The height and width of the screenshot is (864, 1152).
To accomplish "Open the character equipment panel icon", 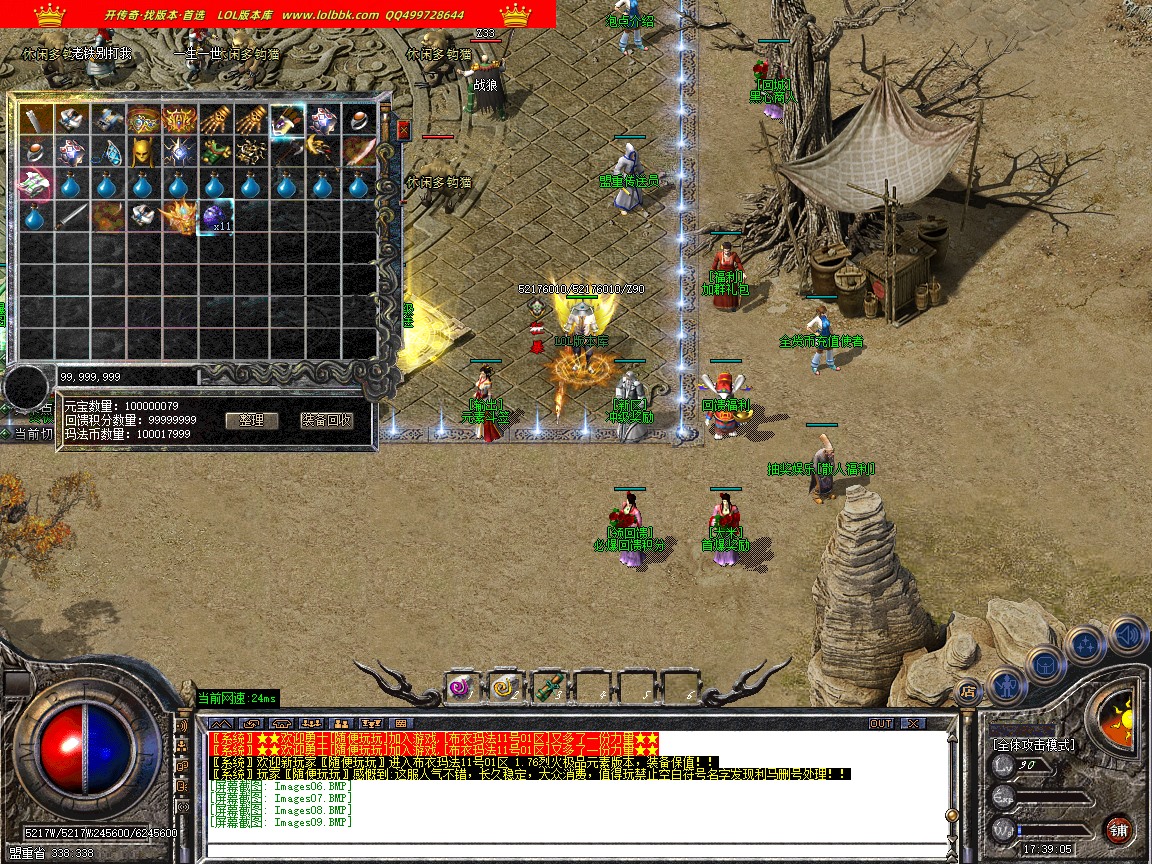I will (1006, 684).
